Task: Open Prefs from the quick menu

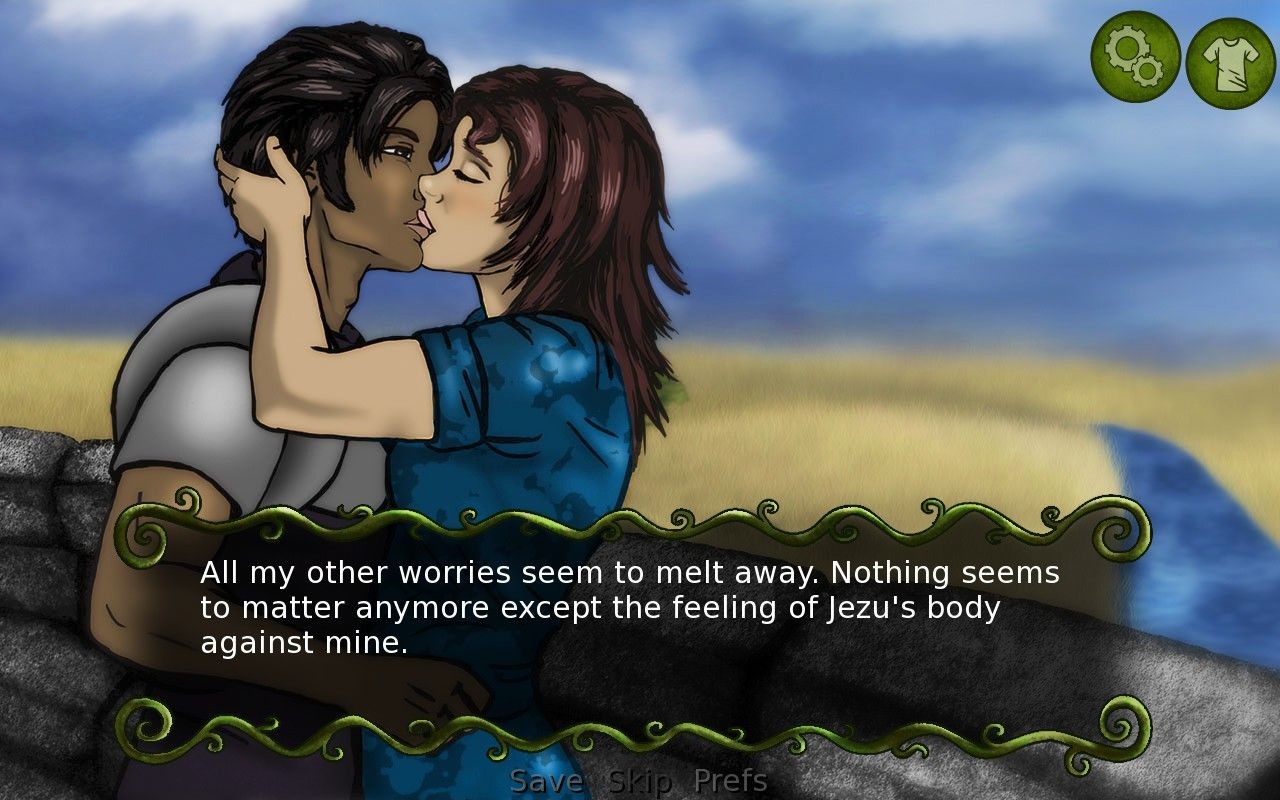Action: point(731,779)
